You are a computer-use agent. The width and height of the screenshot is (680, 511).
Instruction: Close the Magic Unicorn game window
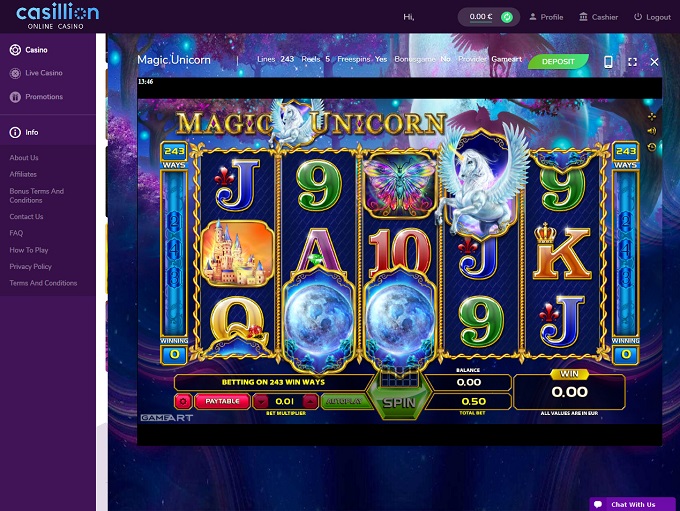click(x=655, y=61)
